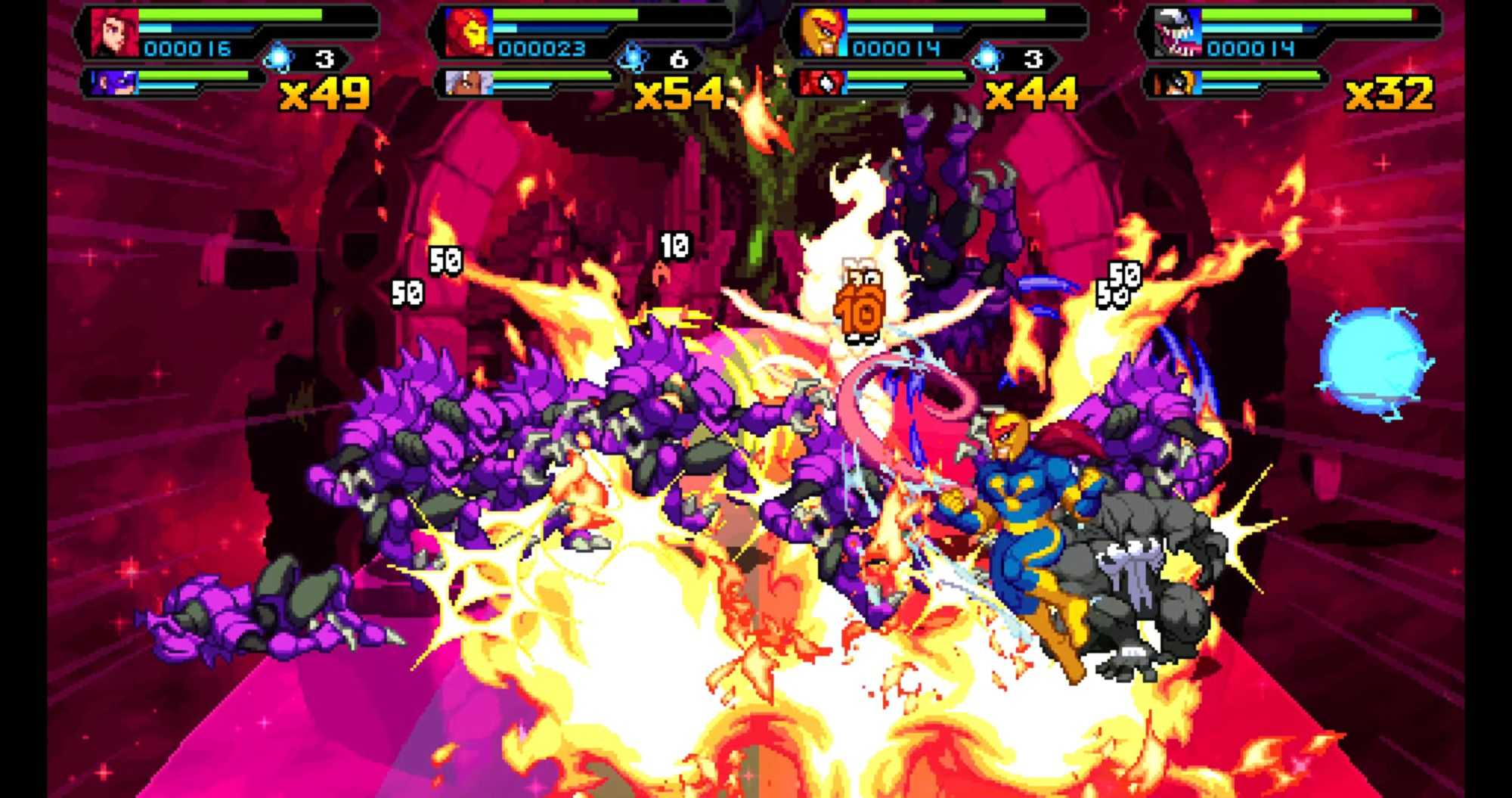This screenshot has height=798, width=1512.
Task: Select the Spider-Man mask partner portrait
Action: [821, 82]
